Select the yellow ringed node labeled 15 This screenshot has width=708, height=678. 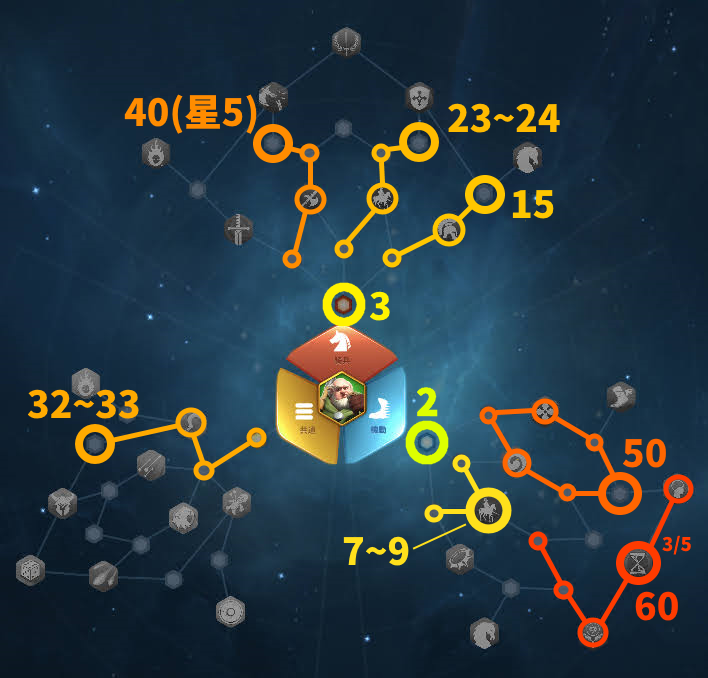pyautogui.click(x=485, y=195)
